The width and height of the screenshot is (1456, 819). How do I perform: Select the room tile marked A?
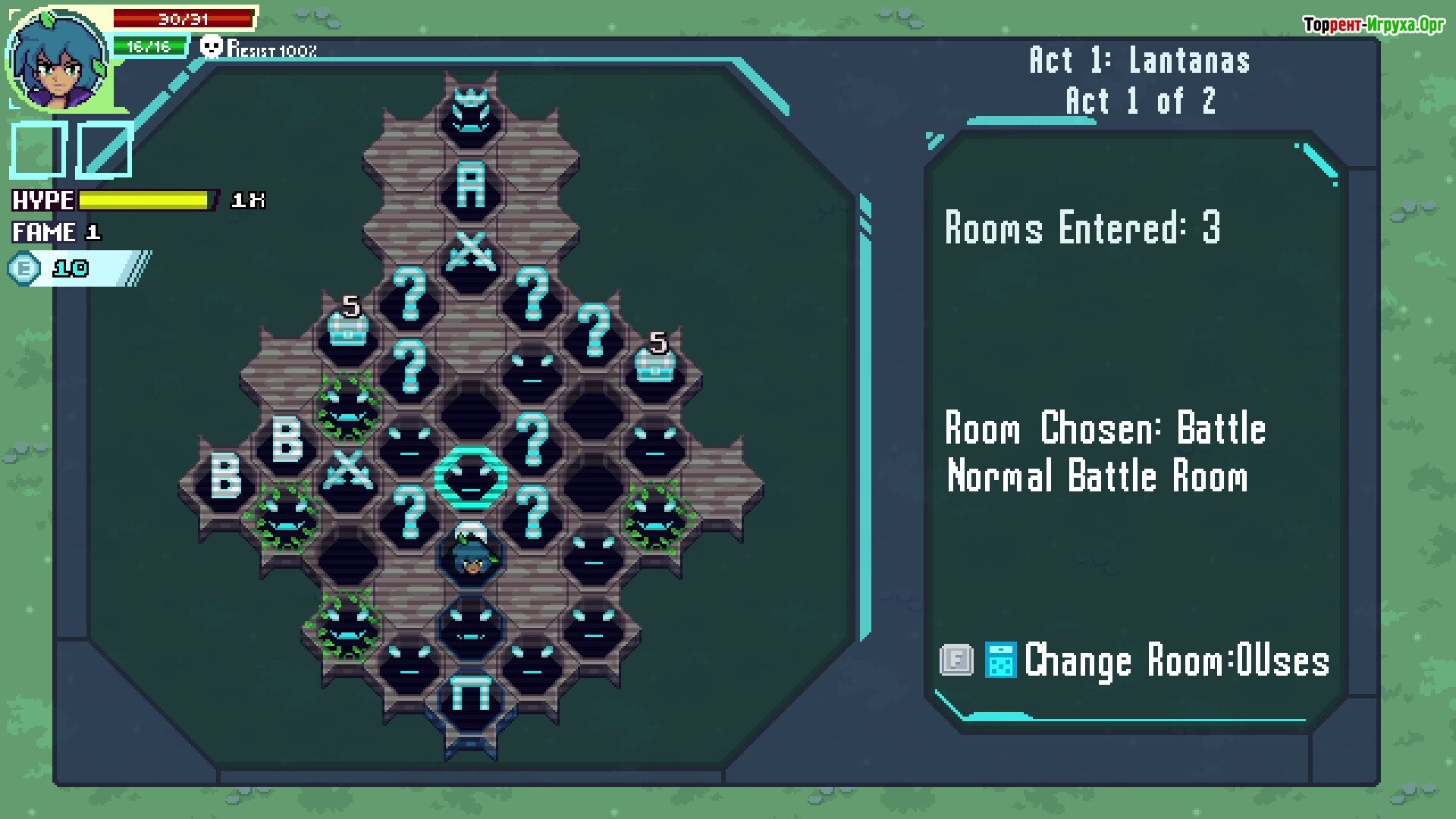[x=471, y=186]
